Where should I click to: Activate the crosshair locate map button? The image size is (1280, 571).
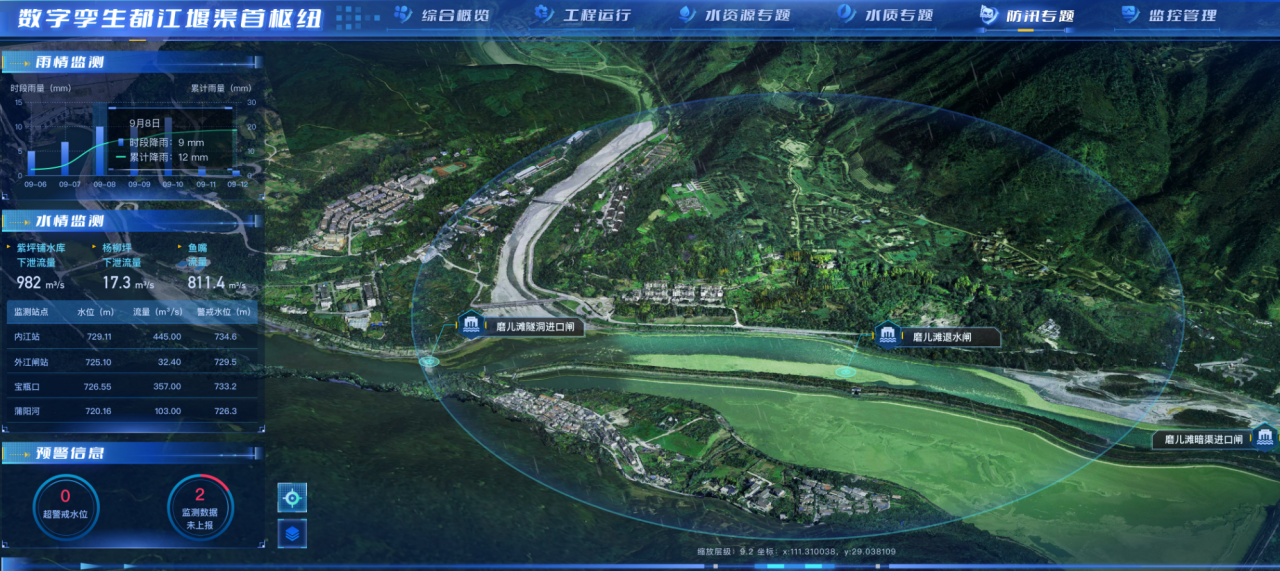pyautogui.click(x=292, y=497)
